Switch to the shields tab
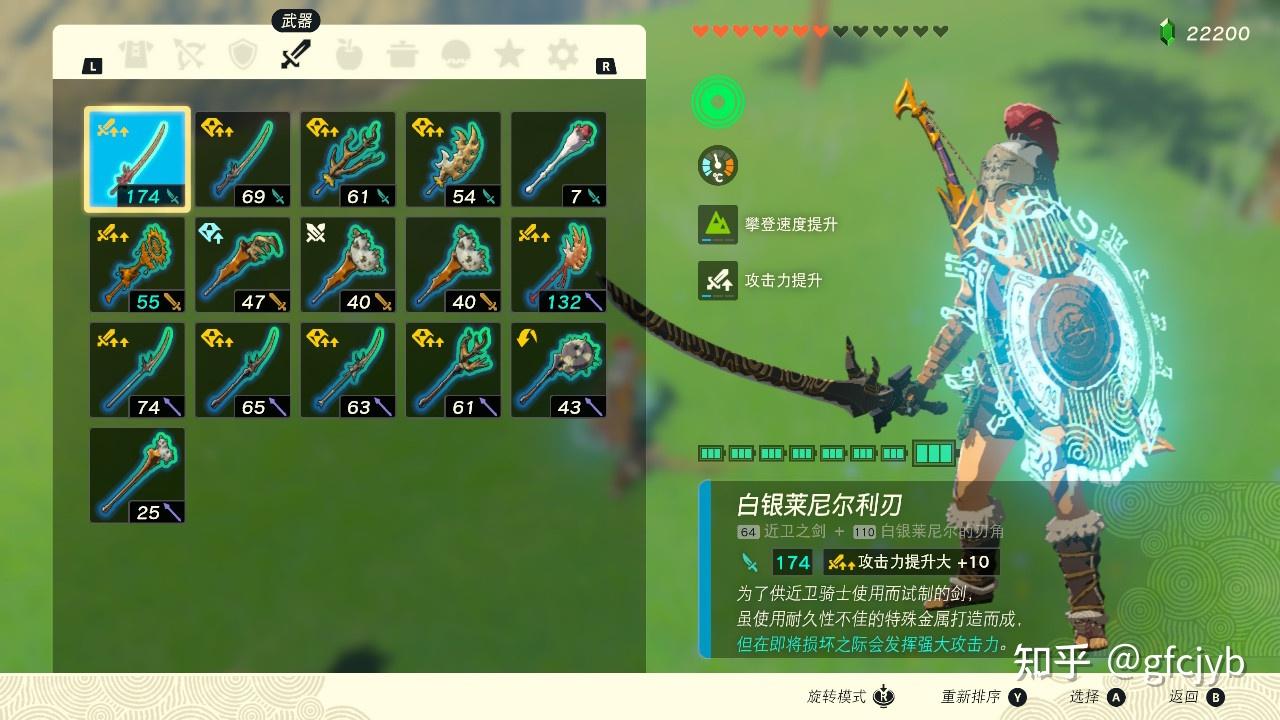The height and width of the screenshot is (720, 1280). pos(243,54)
